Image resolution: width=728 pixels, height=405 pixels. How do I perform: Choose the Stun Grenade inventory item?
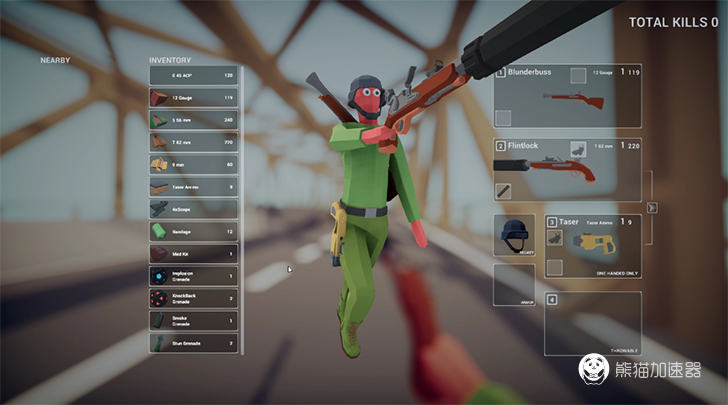tap(193, 343)
